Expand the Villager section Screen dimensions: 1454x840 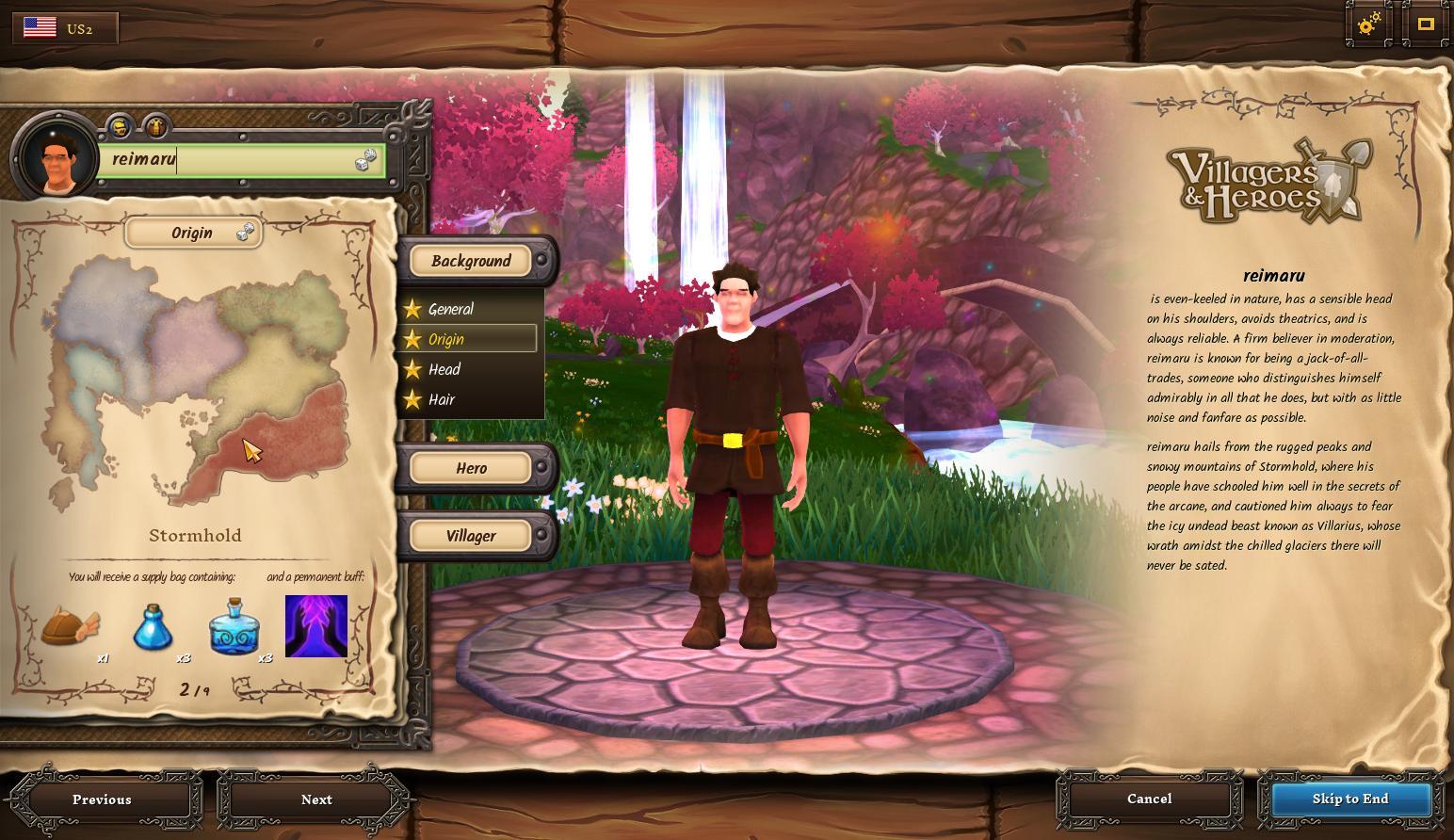point(470,535)
